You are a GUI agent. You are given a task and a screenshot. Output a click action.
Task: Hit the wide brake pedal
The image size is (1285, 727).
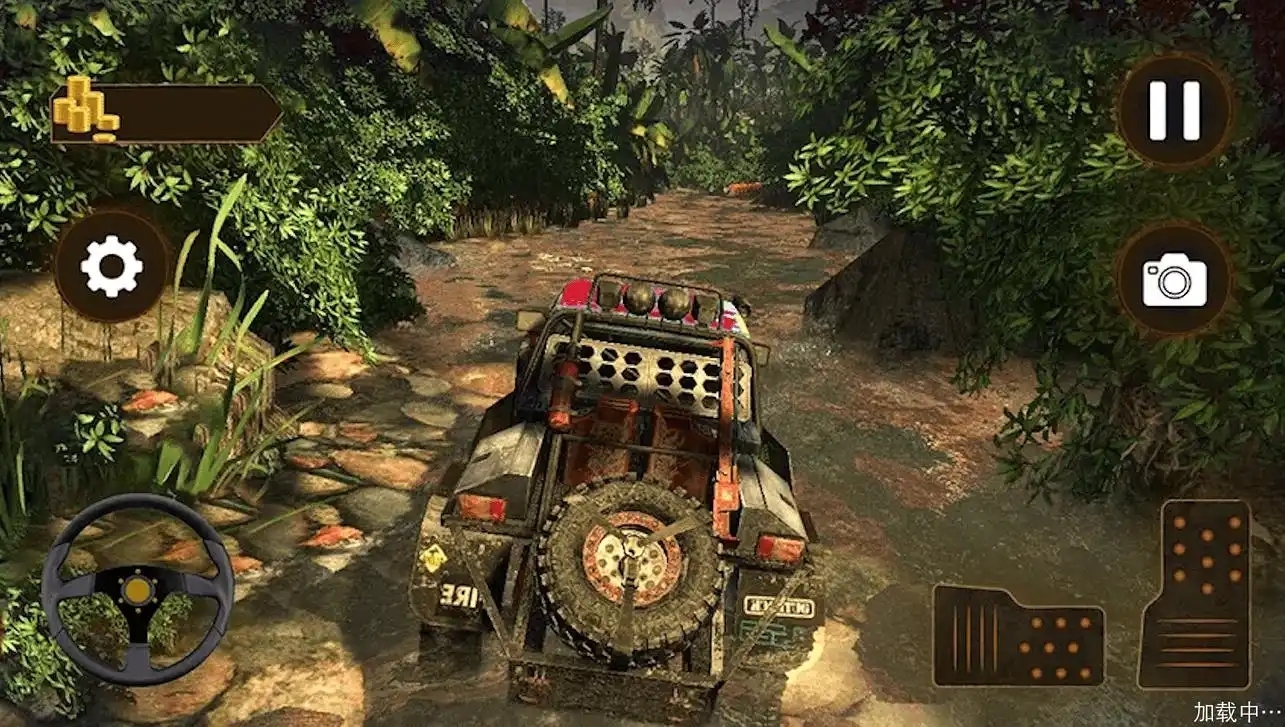click(x=1018, y=636)
